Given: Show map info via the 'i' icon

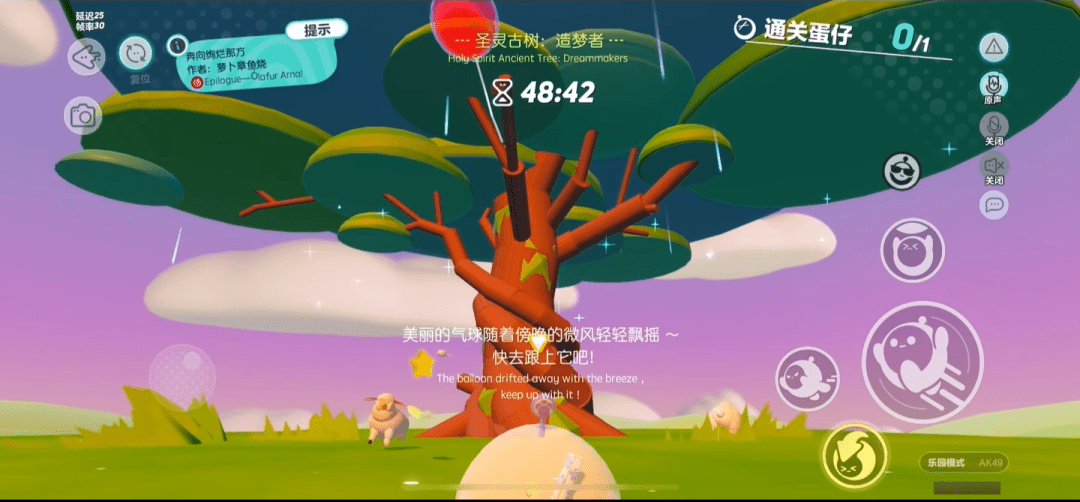Looking at the screenshot, I should [177, 45].
